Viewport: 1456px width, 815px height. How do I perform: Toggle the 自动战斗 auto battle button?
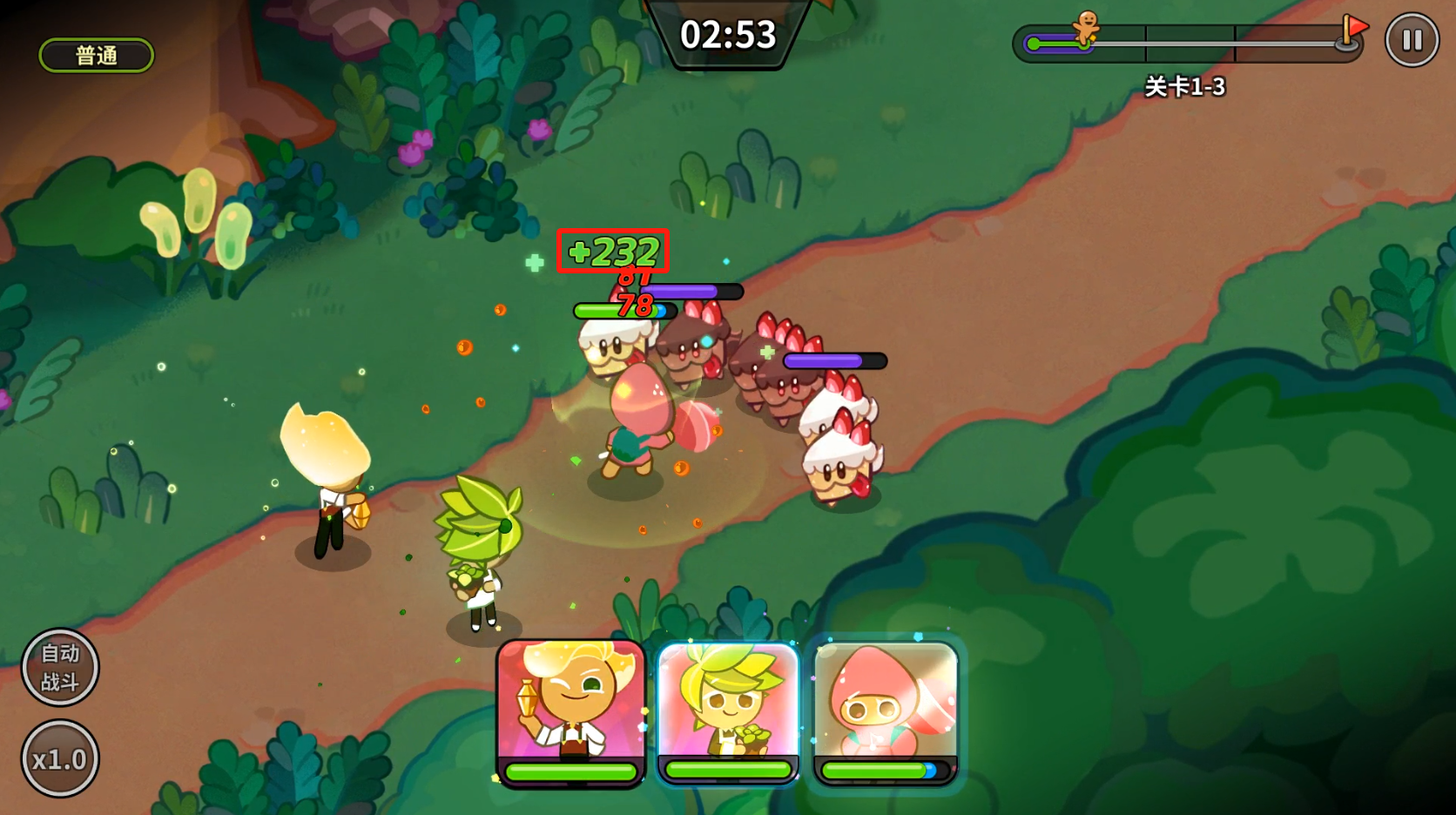point(60,667)
